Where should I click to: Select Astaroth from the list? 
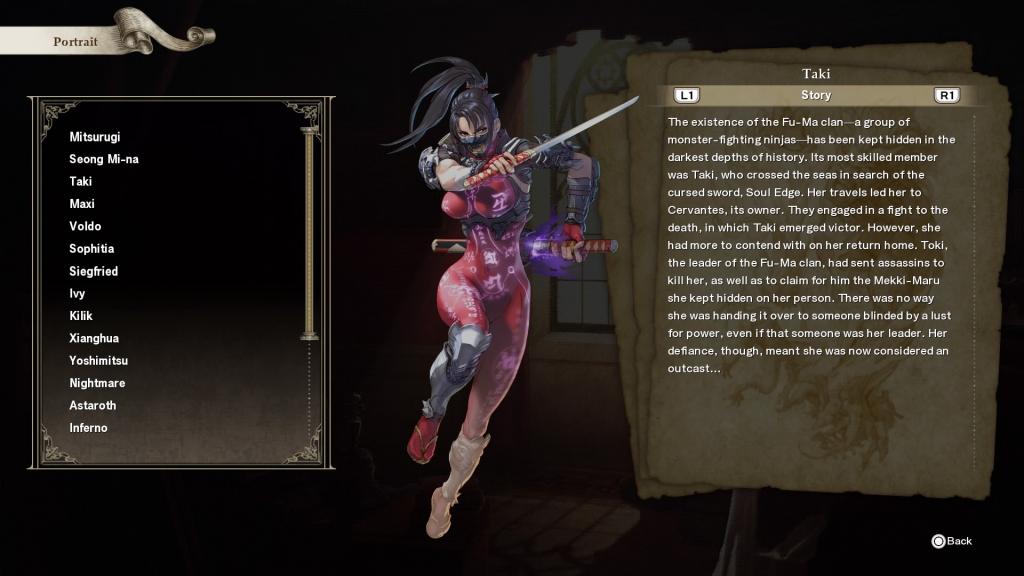coord(93,406)
